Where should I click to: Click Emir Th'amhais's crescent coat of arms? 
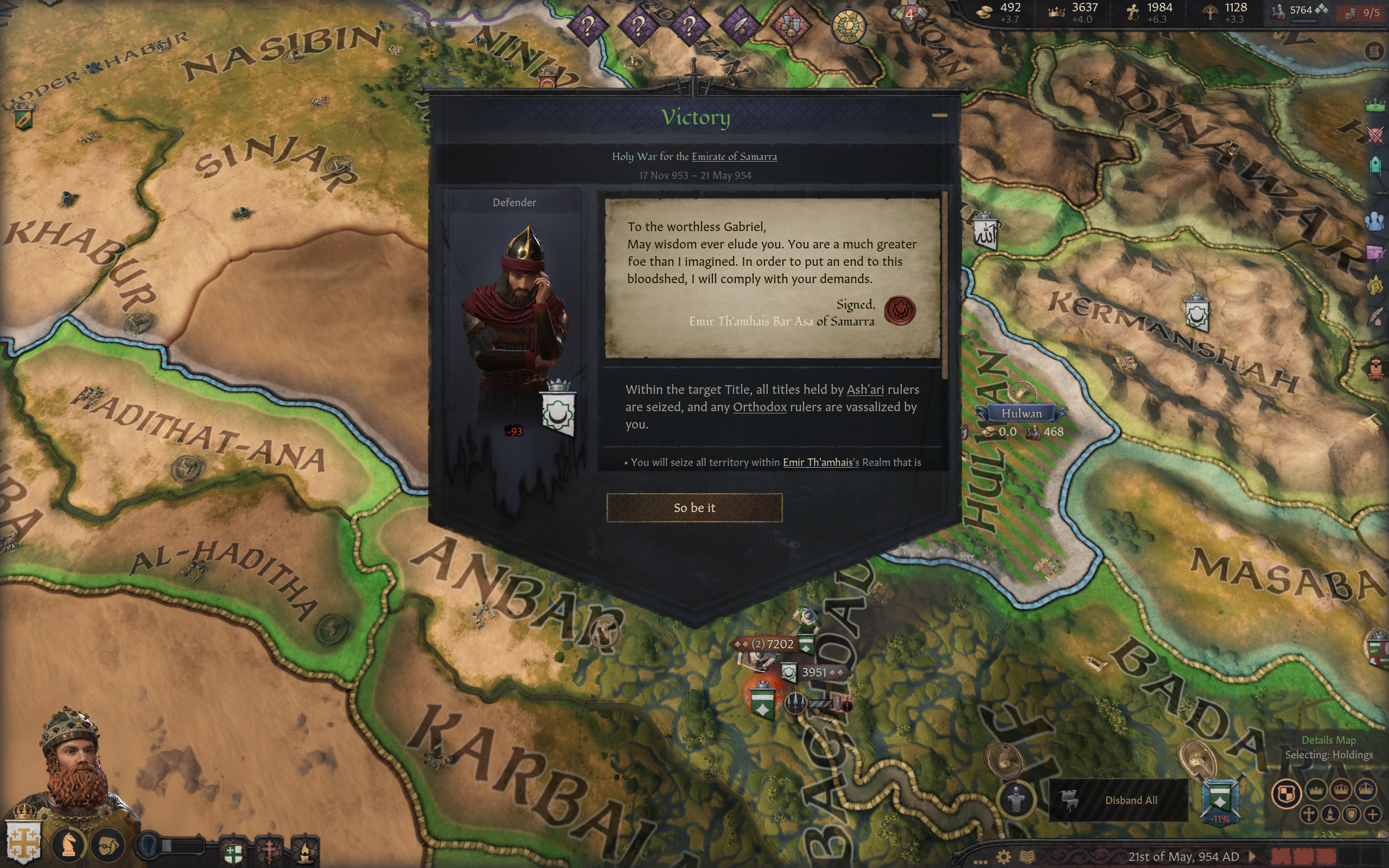click(x=558, y=412)
